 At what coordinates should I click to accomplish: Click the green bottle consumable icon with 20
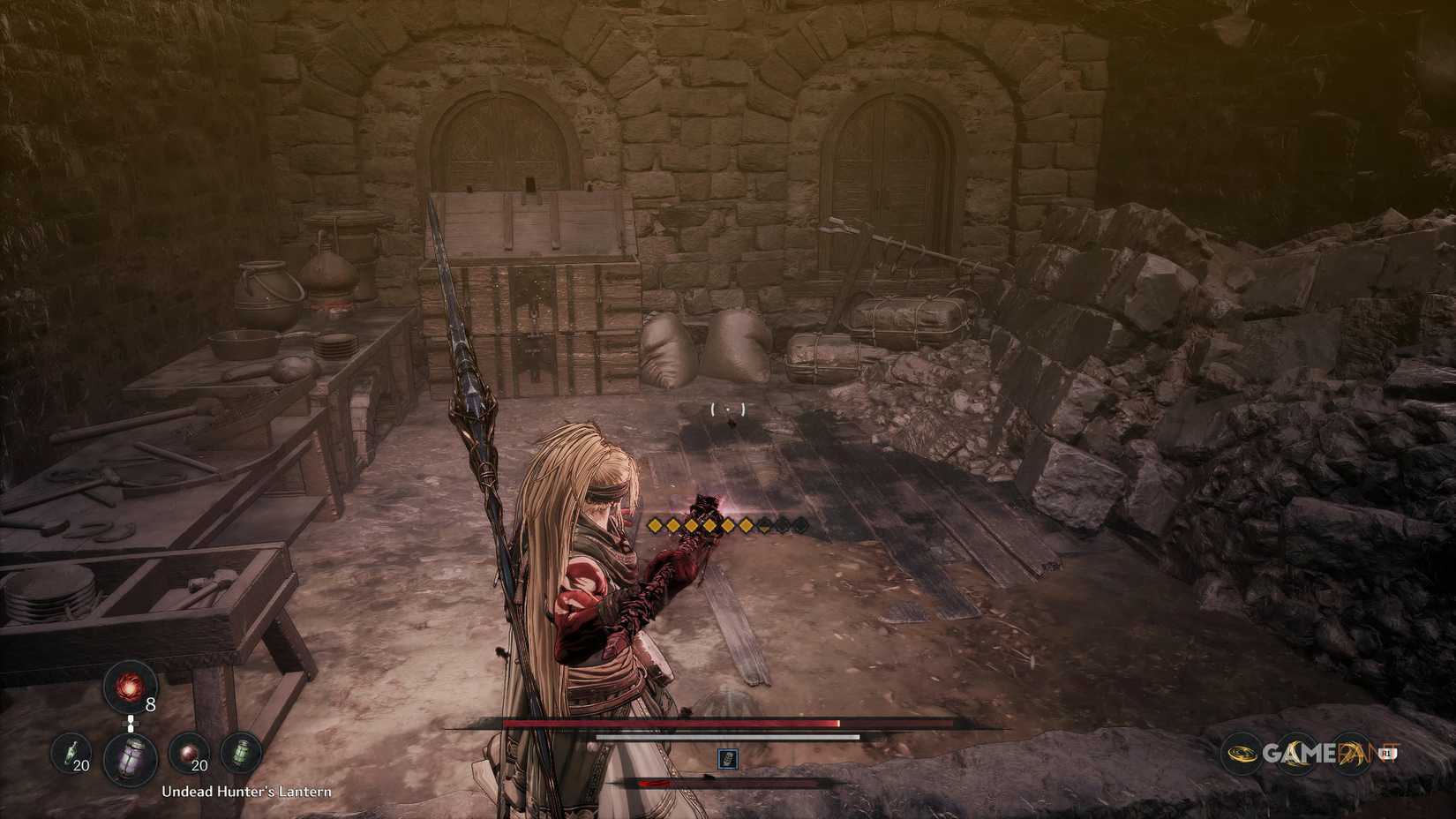[x=71, y=751]
